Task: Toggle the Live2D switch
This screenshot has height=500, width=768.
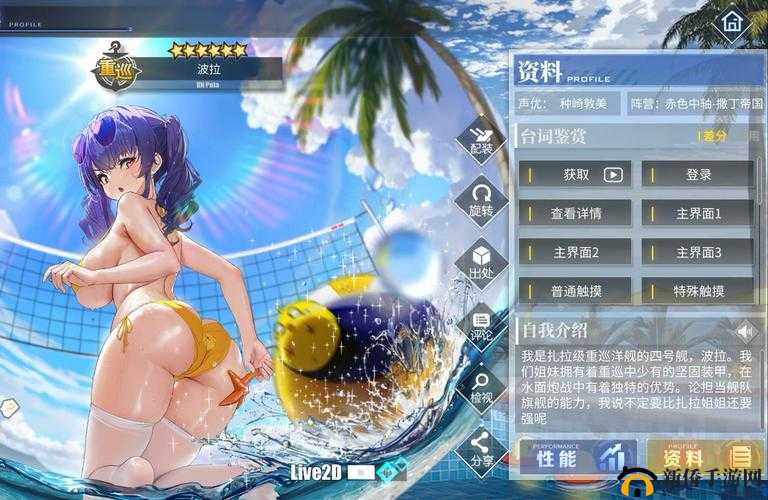Action: pyautogui.click(x=361, y=471)
